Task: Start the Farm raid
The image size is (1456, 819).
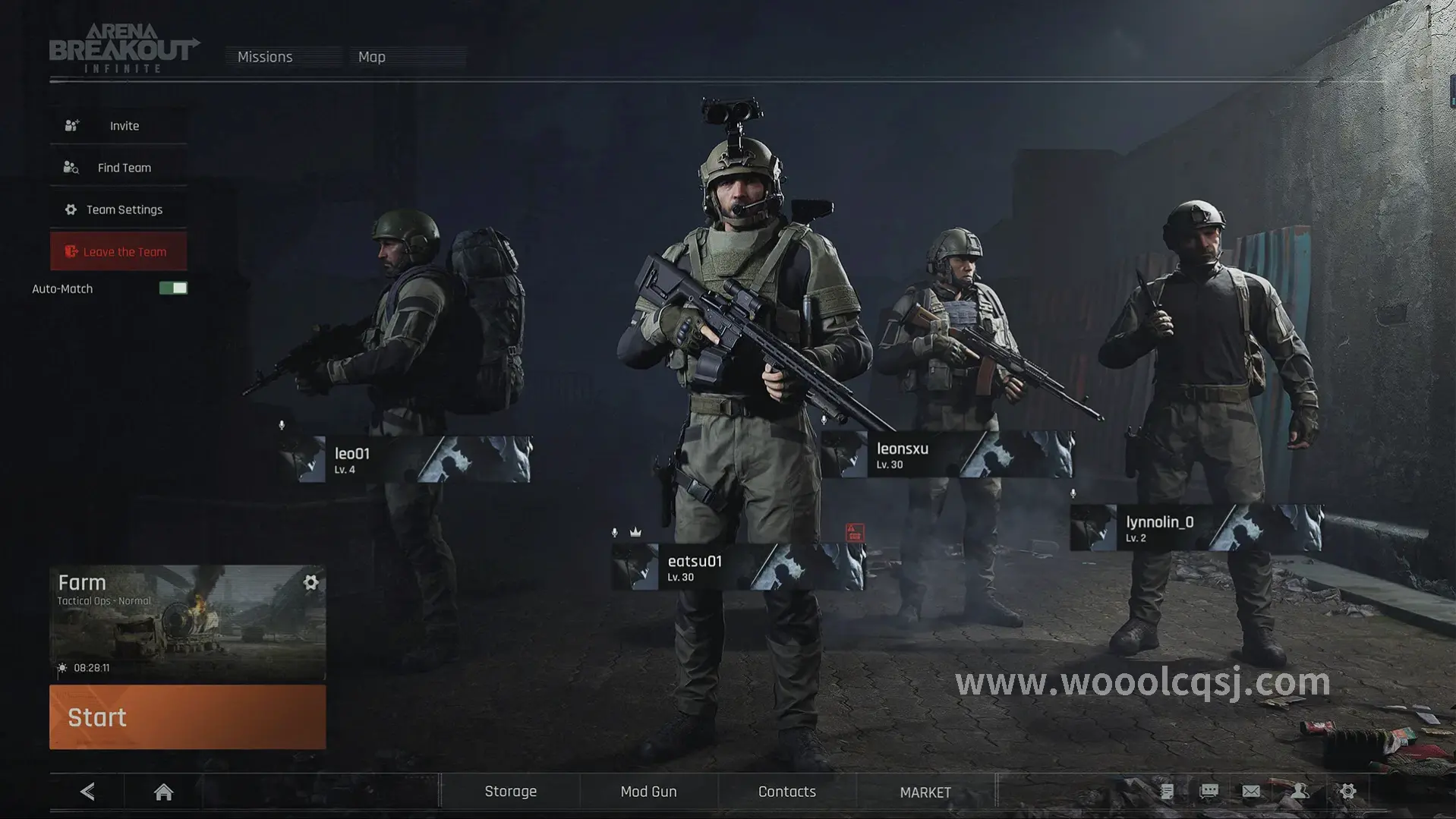Action: [x=188, y=717]
